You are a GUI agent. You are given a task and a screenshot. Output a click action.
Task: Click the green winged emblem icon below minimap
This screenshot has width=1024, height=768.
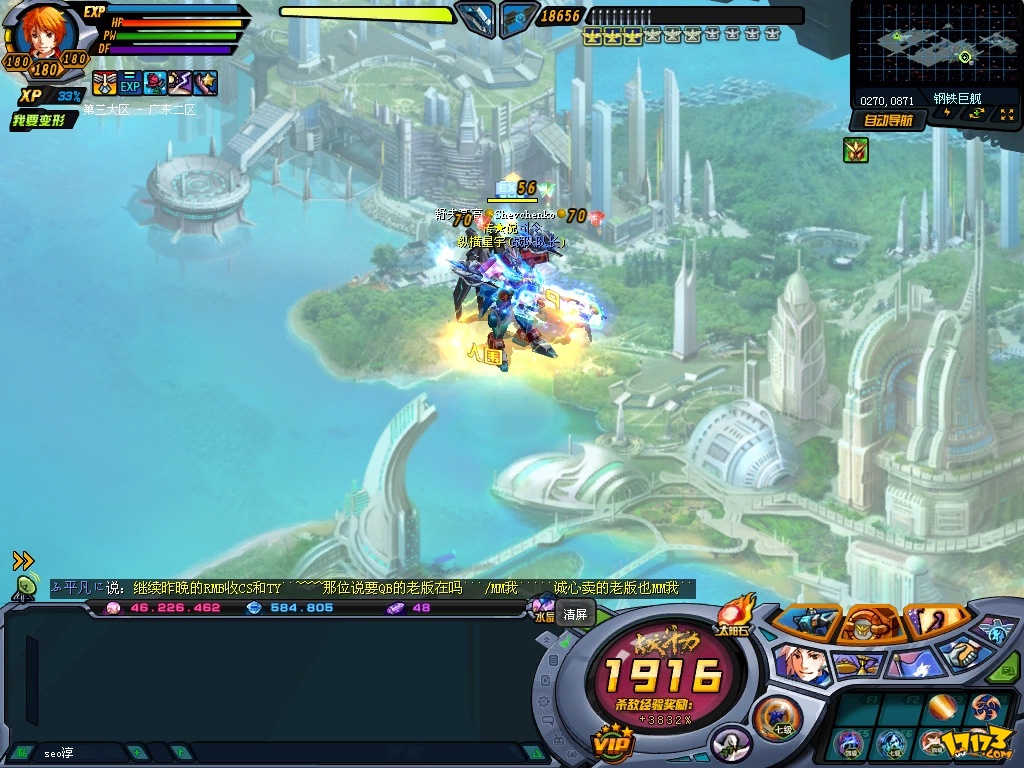pos(855,150)
